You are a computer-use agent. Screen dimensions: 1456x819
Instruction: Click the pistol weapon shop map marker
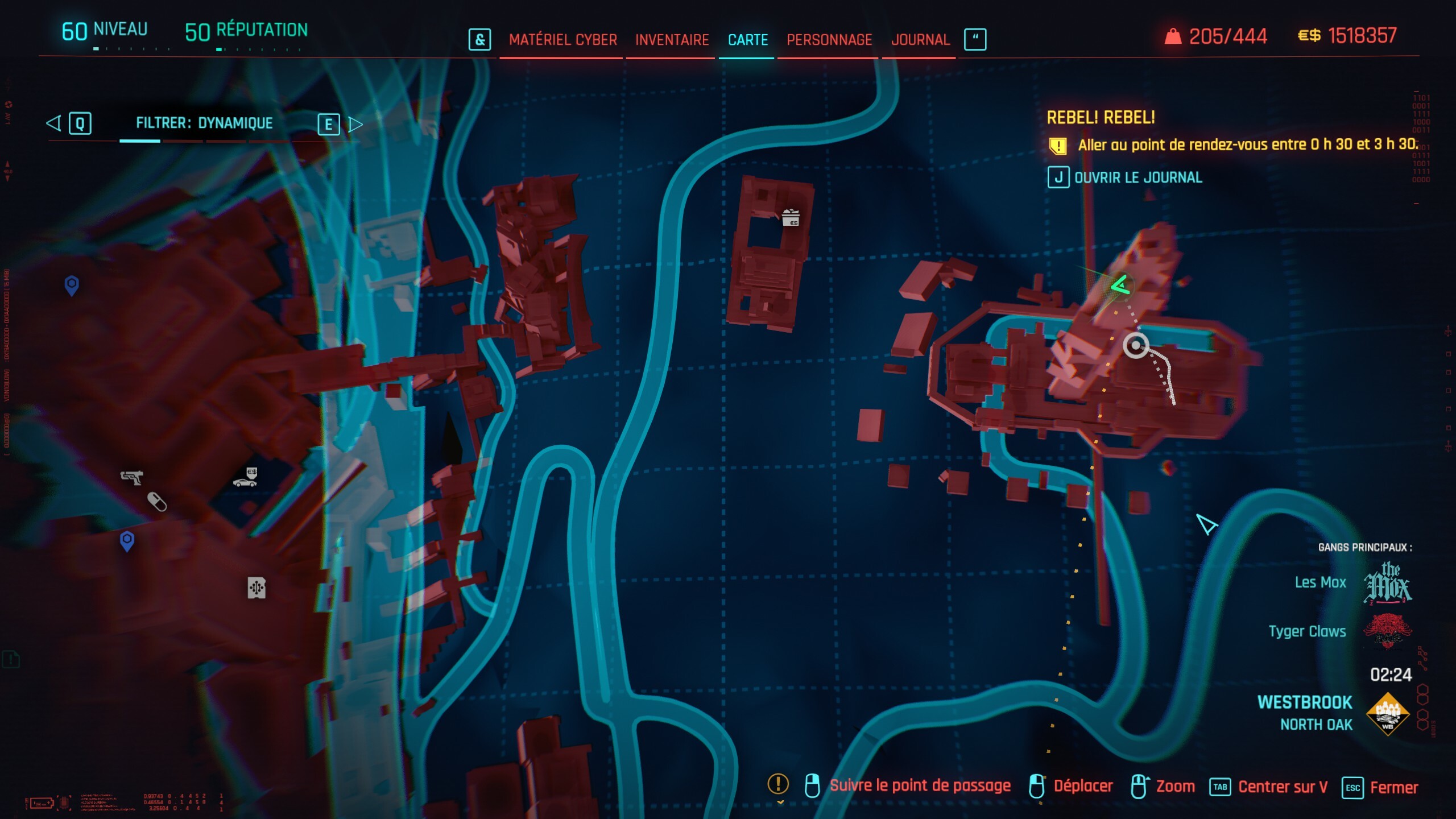tap(132, 477)
